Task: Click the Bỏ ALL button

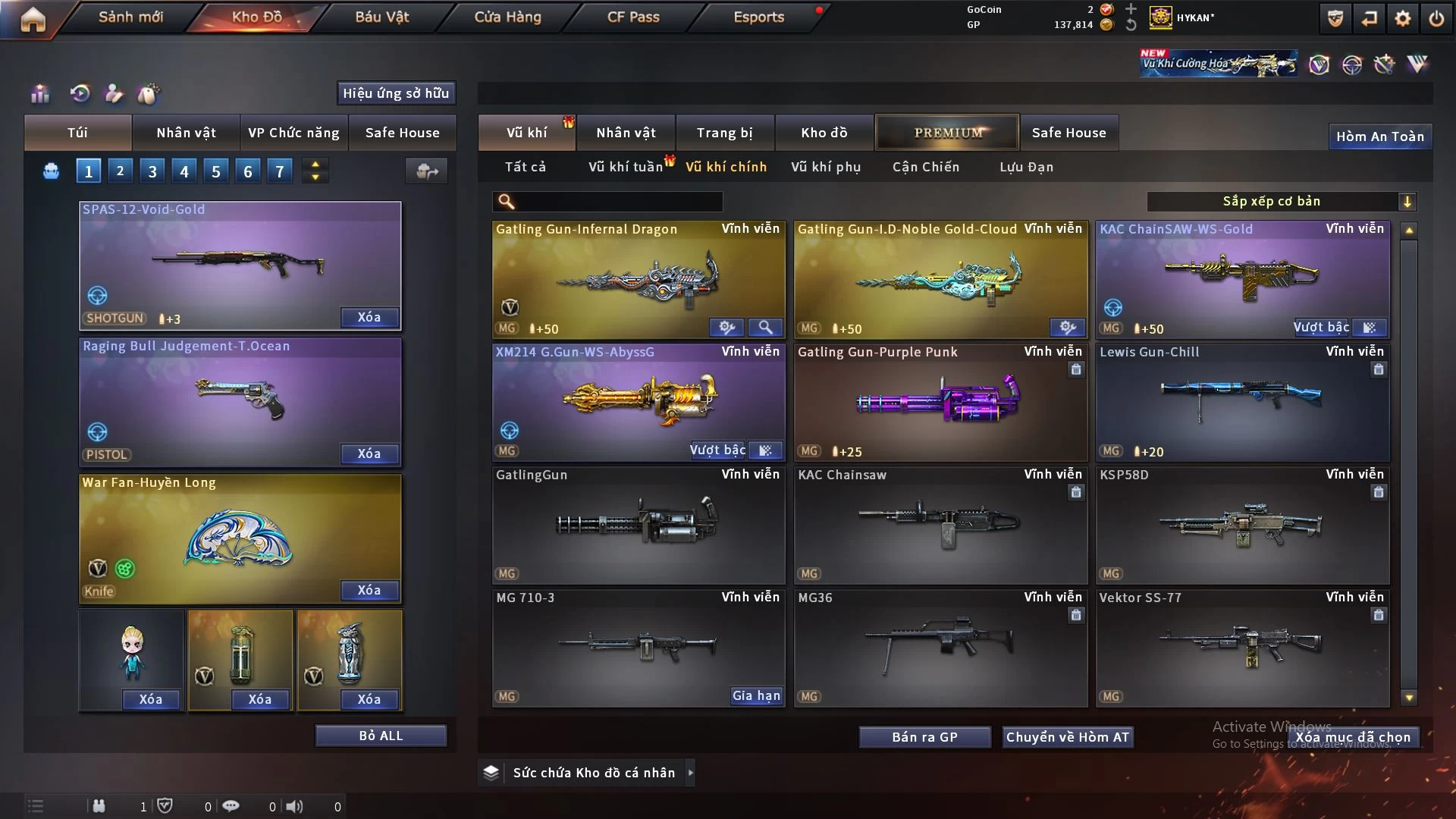Action: (381, 736)
